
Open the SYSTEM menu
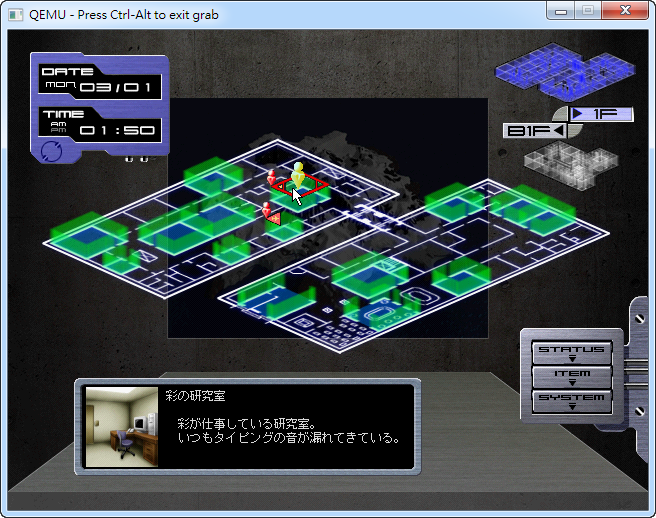(572, 400)
